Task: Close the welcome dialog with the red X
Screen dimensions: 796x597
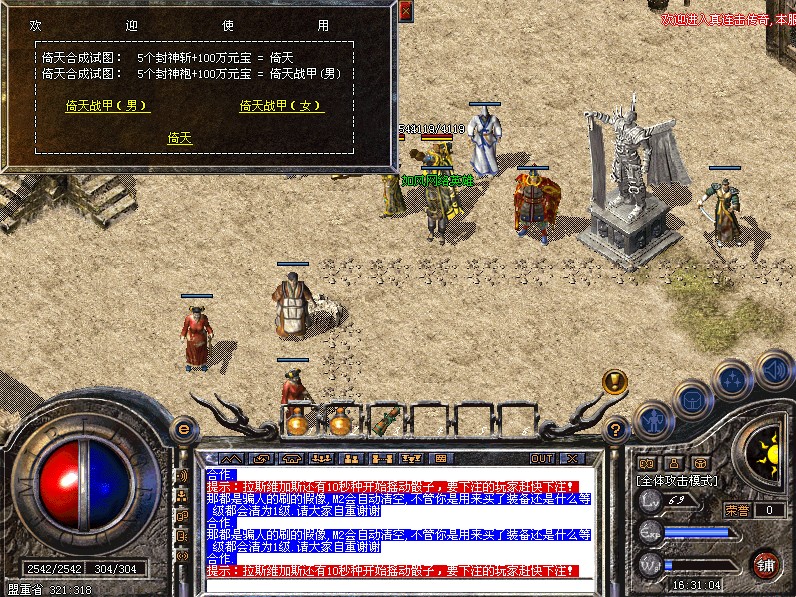Action: [405, 11]
